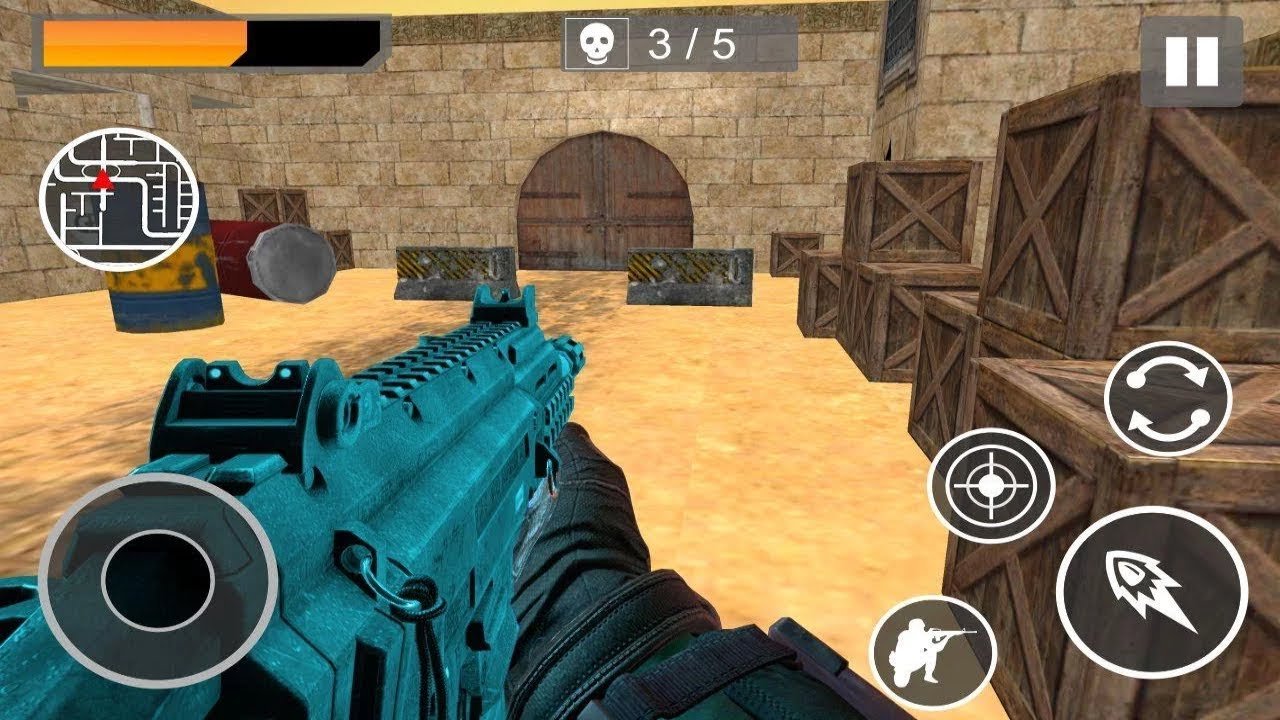Screen dimensions: 1280x720
Task: Touch the virtual movement joystick
Action: tap(158, 580)
